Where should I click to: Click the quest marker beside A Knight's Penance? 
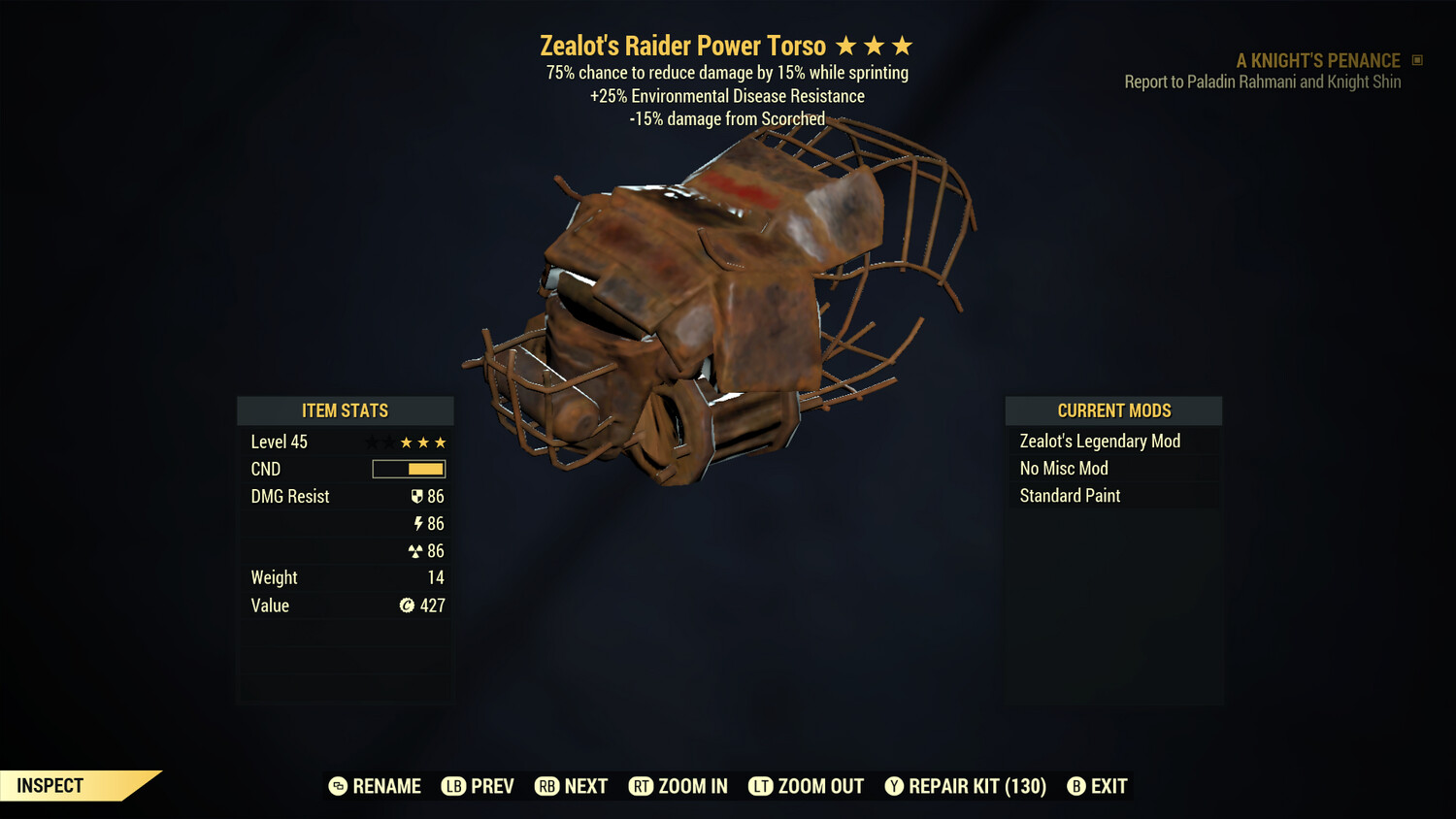(x=1415, y=60)
